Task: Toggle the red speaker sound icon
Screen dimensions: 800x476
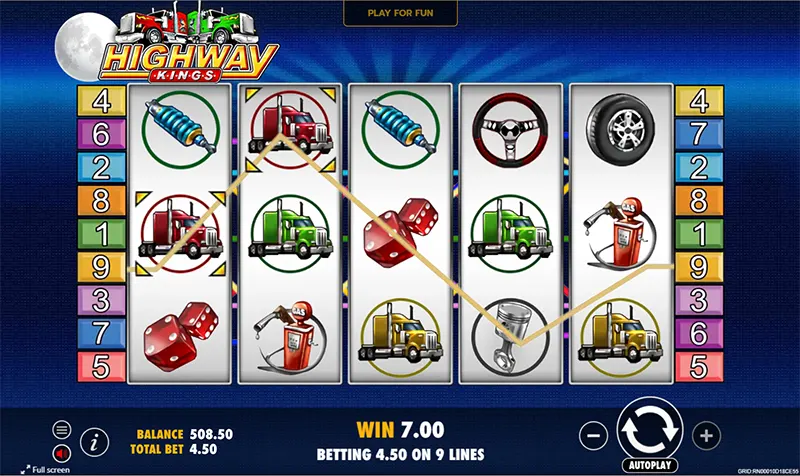Action: click(x=62, y=449)
